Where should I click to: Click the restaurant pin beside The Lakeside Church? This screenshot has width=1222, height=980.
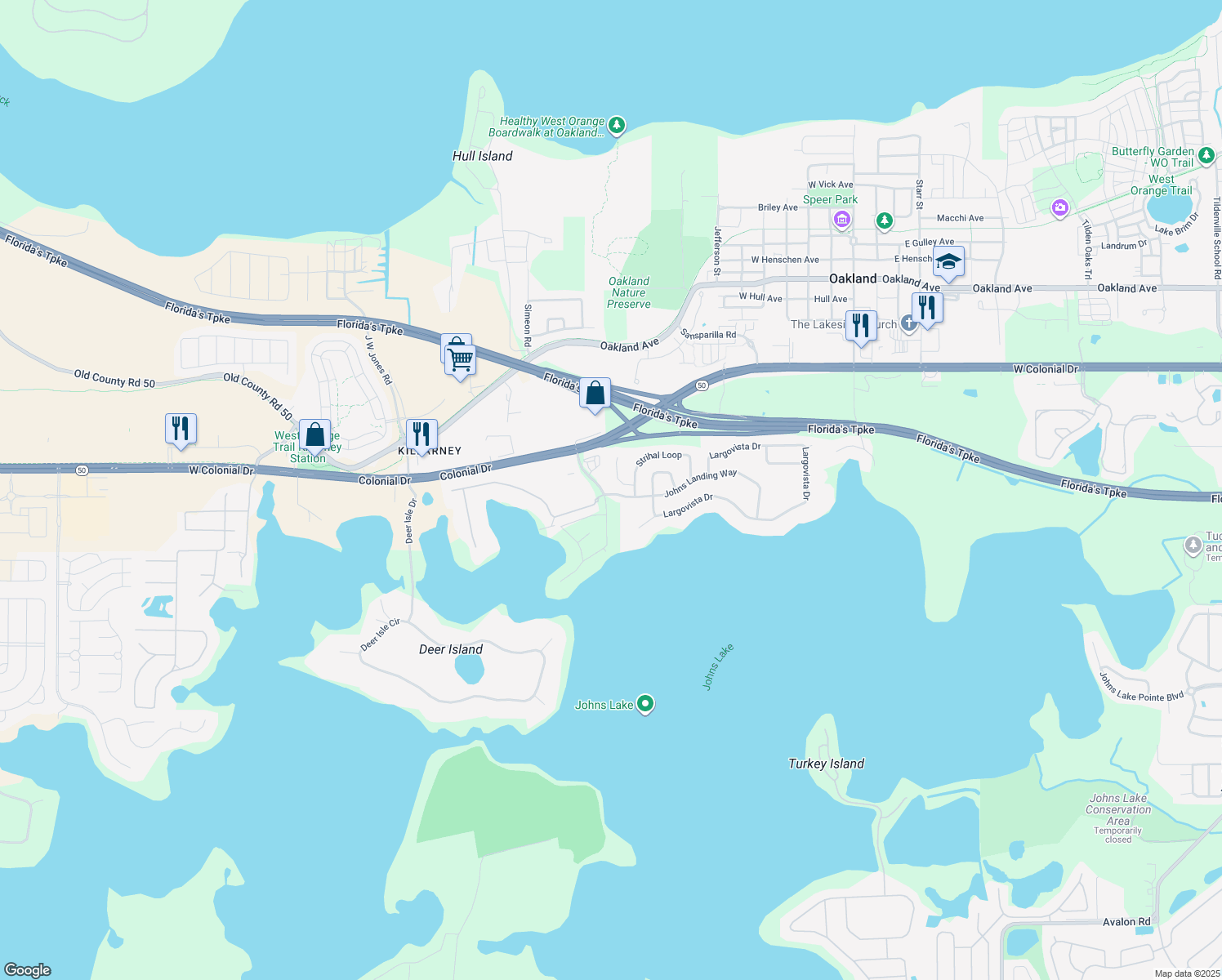pyautogui.click(x=861, y=323)
